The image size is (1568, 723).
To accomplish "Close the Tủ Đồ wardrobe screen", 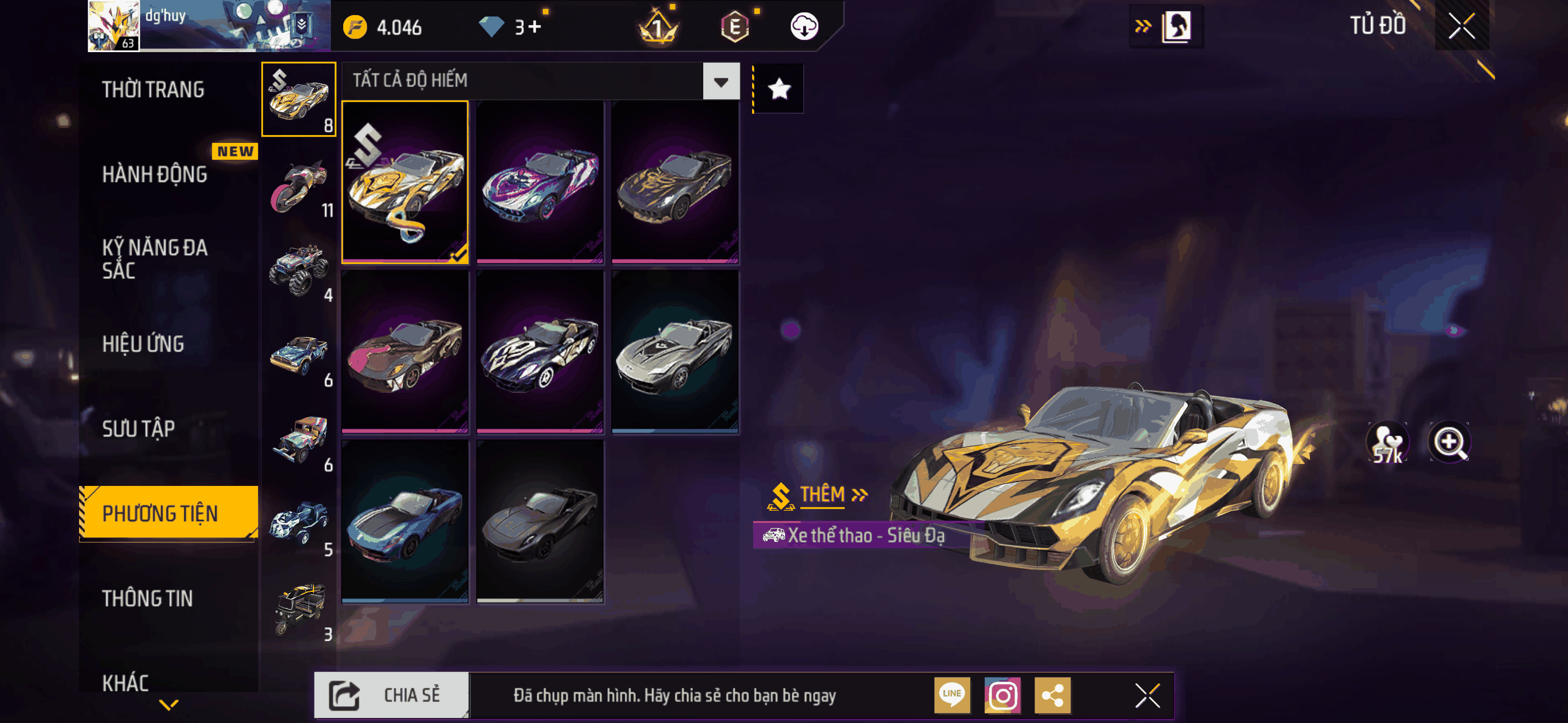I will 1461,26.
